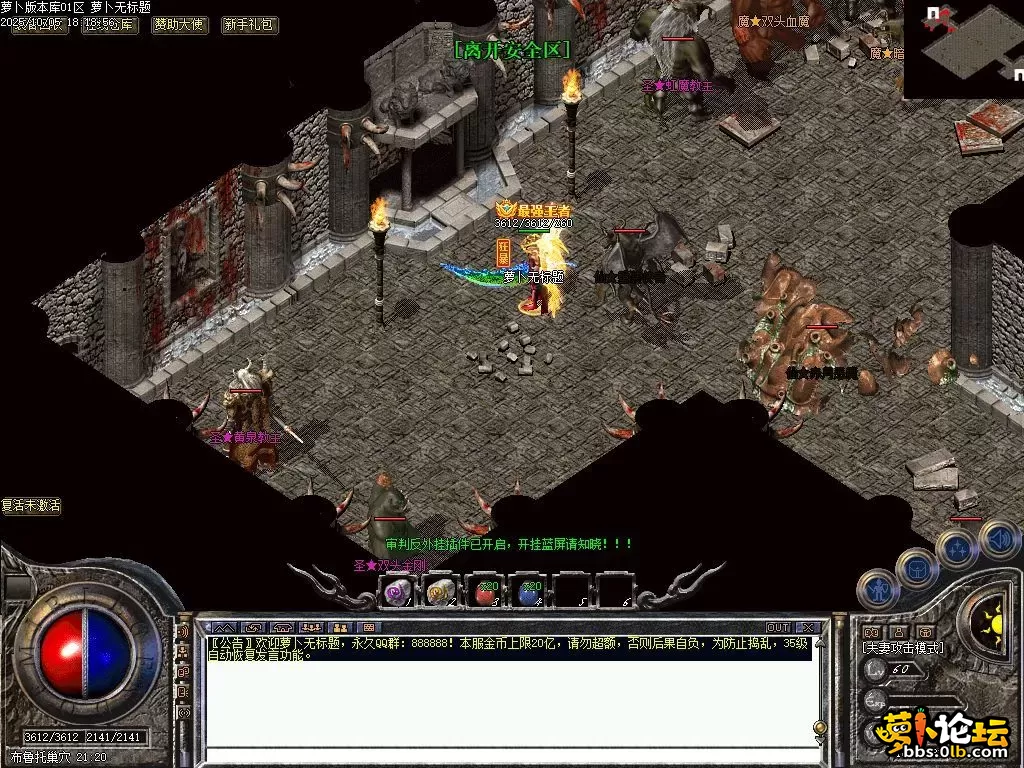Screen dimensions: 1024x768
Task: Open the minimap in the corner
Action: click(963, 49)
